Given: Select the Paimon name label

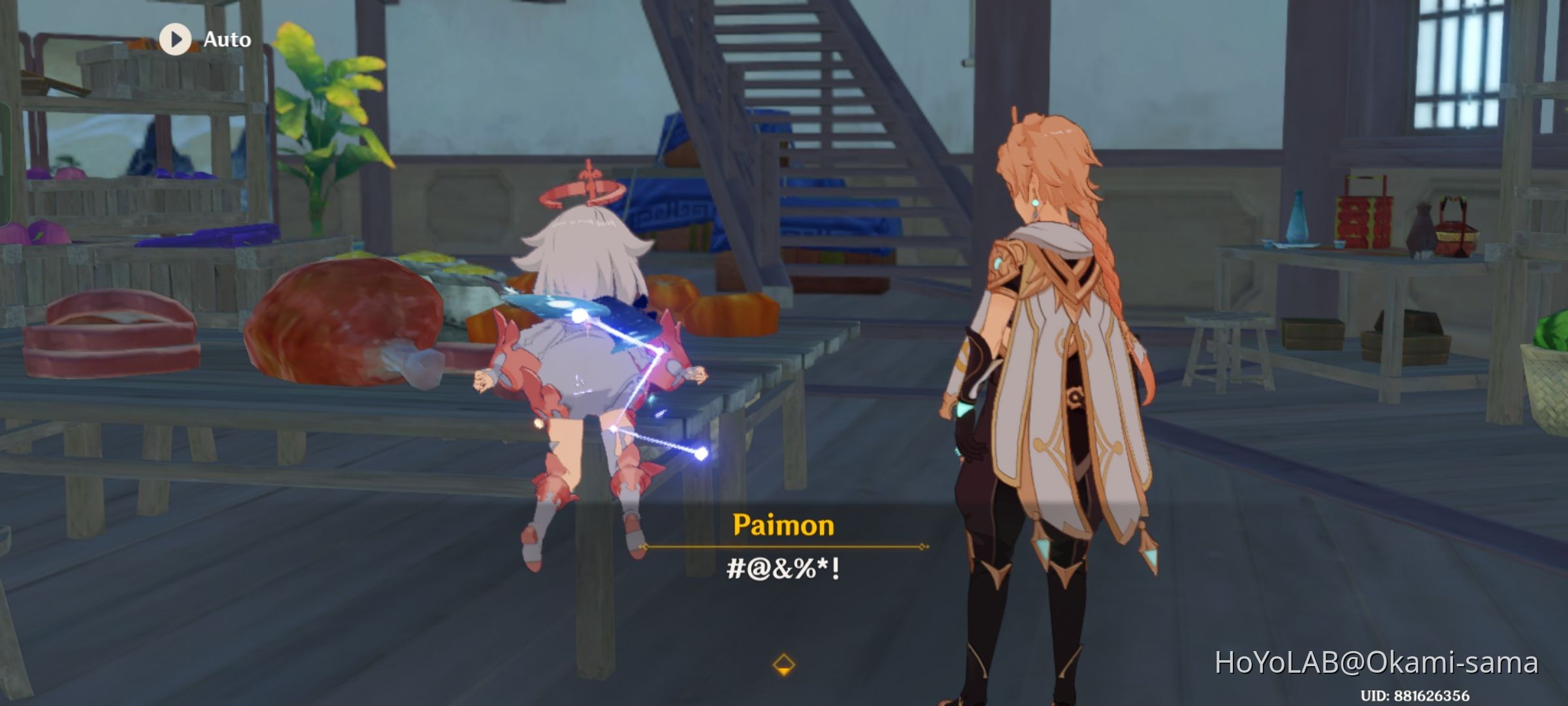Looking at the screenshot, I should pyautogui.click(x=784, y=526).
